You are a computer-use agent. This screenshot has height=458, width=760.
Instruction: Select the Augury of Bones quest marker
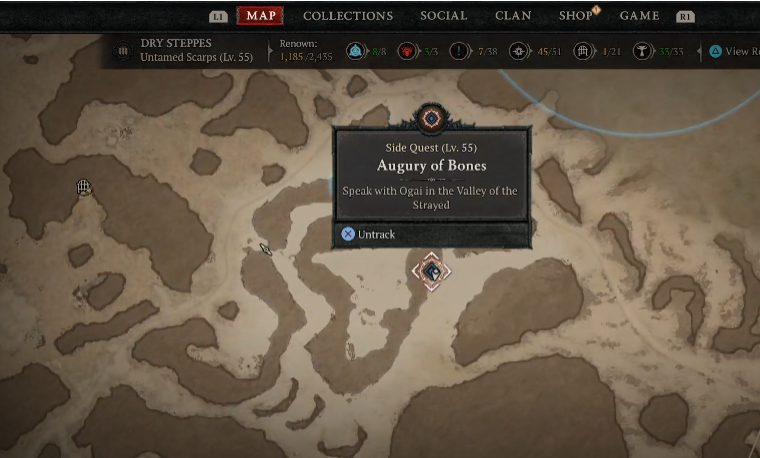click(431, 271)
